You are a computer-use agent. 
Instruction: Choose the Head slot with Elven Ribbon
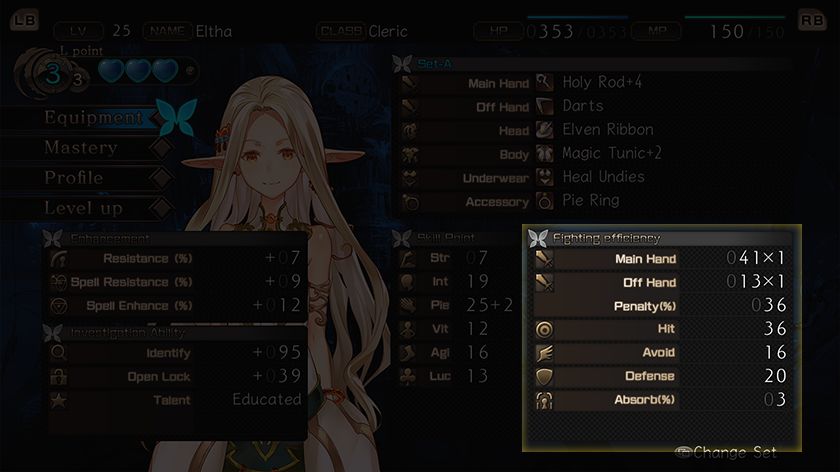[595, 130]
